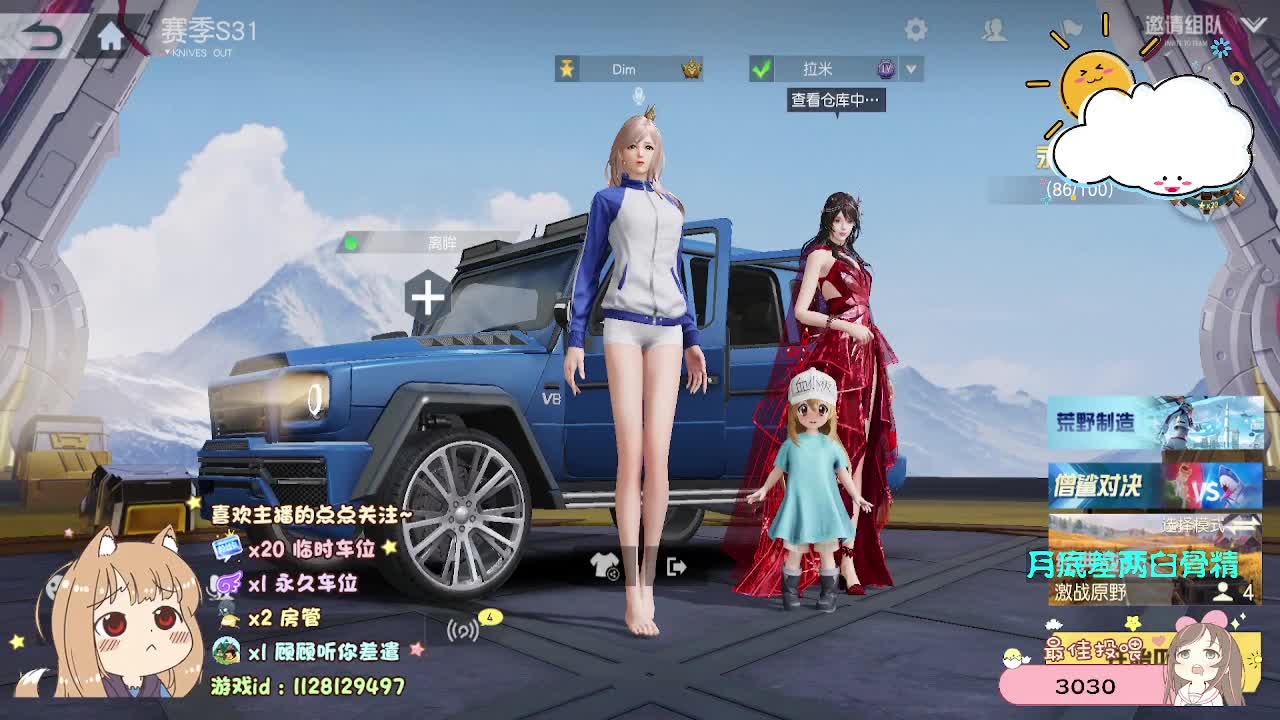The image size is (1280, 720).
Task: Click Dim's ready star toggle
Action: [569, 69]
